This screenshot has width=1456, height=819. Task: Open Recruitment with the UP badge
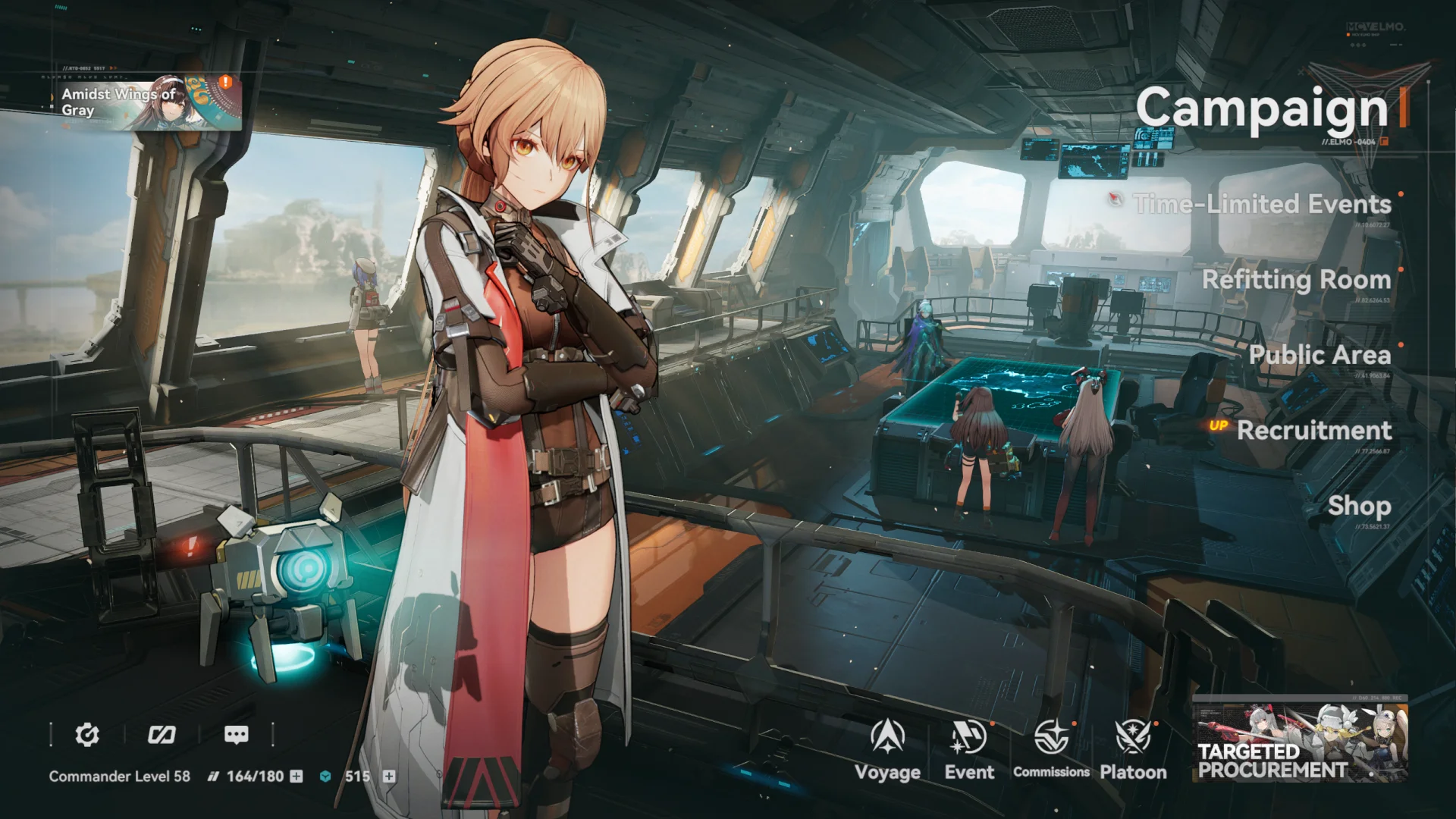1313,431
